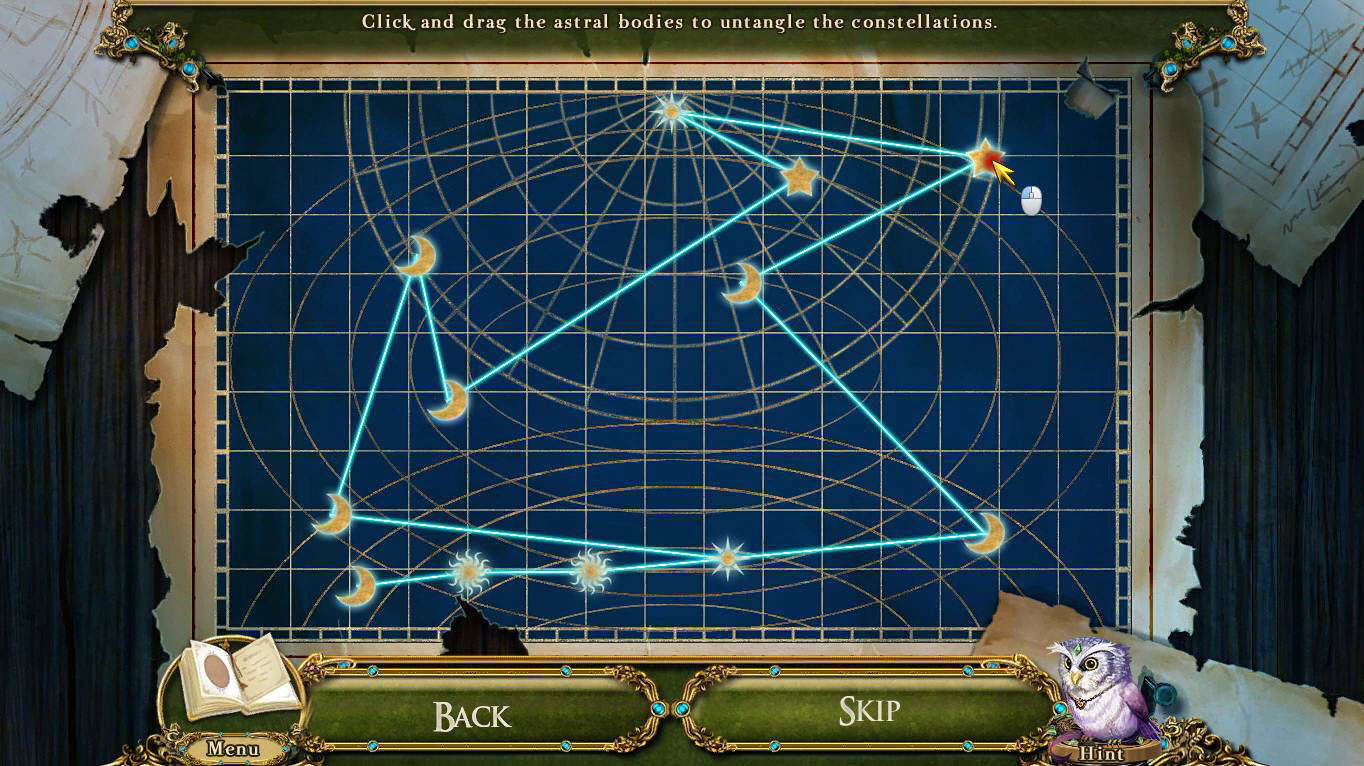The width and height of the screenshot is (1364, 766).
Task: Select the glowing star at top center
Action: pos(673,112)
